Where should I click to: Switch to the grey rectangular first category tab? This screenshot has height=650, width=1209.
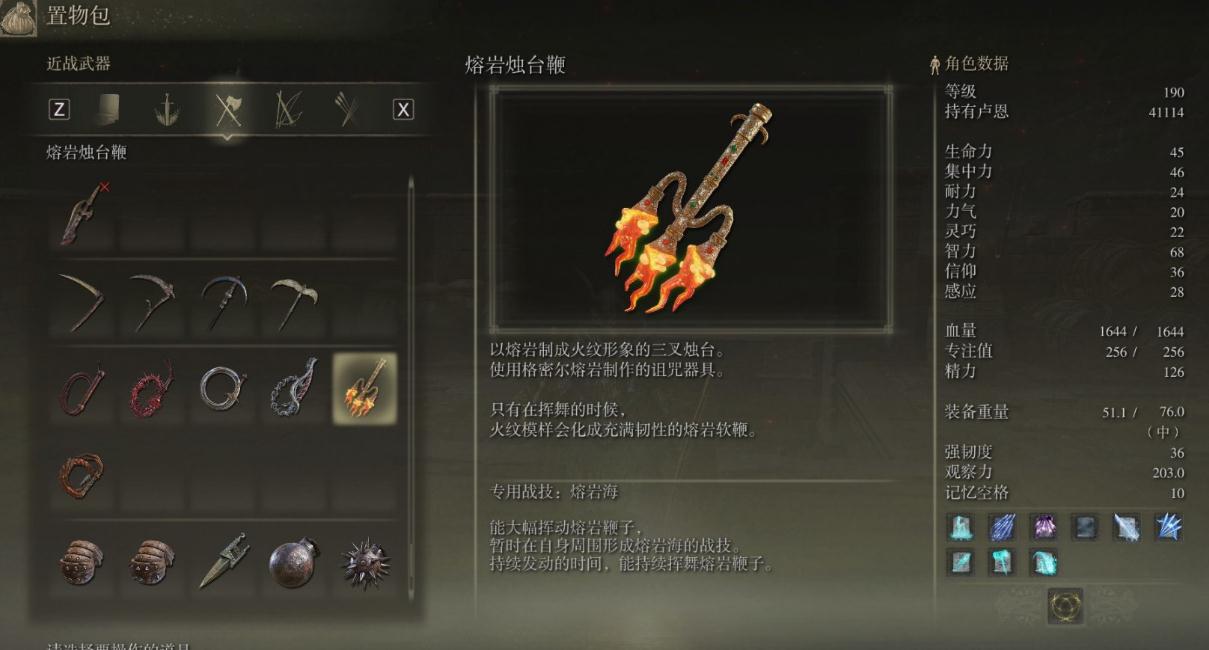pos(108,110)
